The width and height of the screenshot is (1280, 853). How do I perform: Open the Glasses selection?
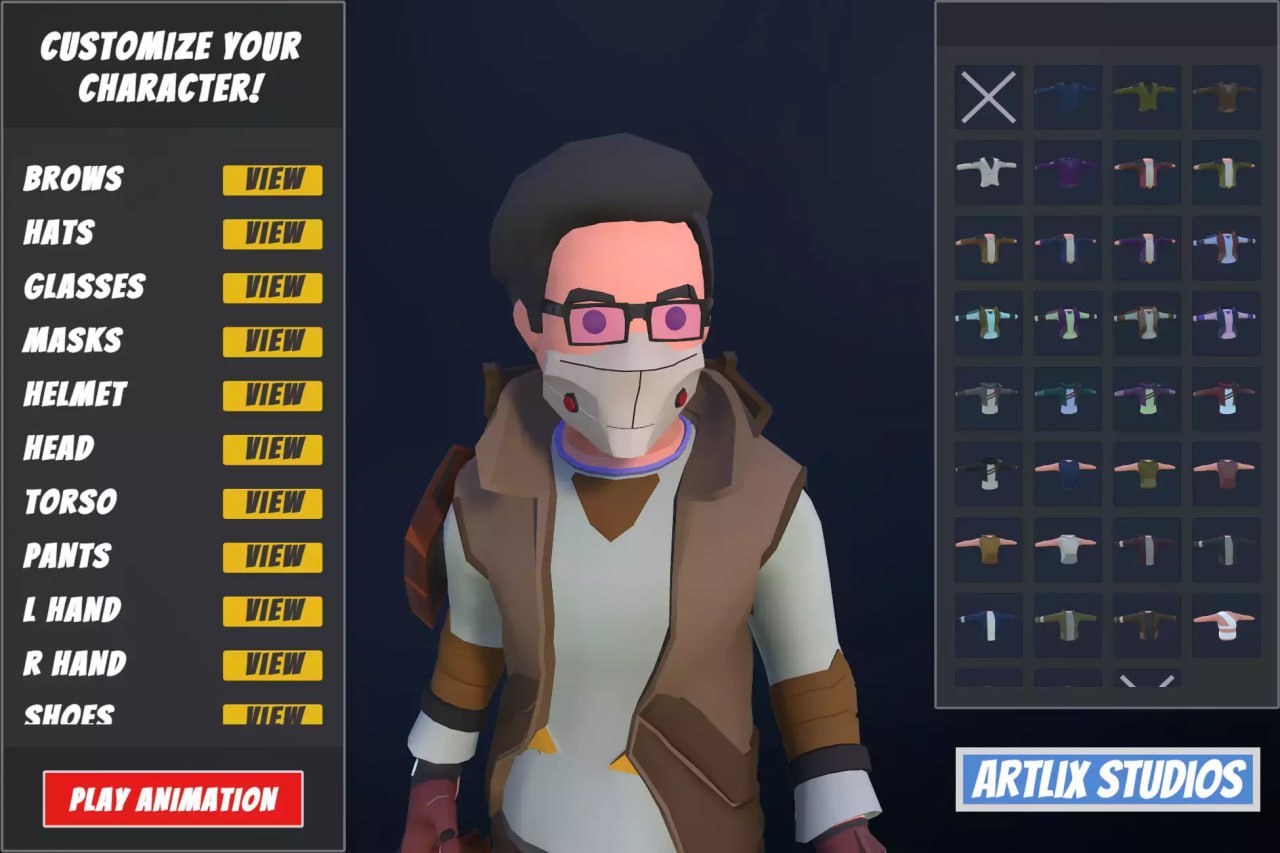pos(272,288)
